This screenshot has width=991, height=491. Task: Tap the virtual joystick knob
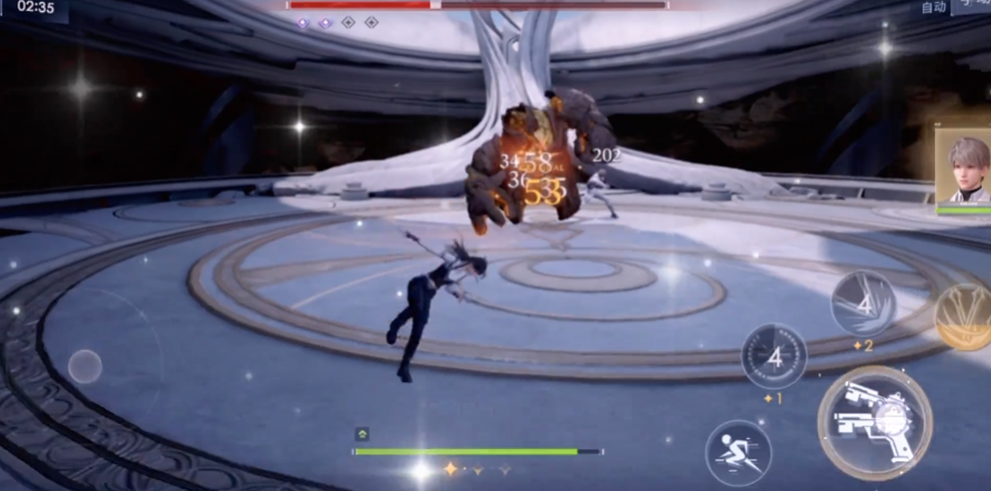pos(85,366)
